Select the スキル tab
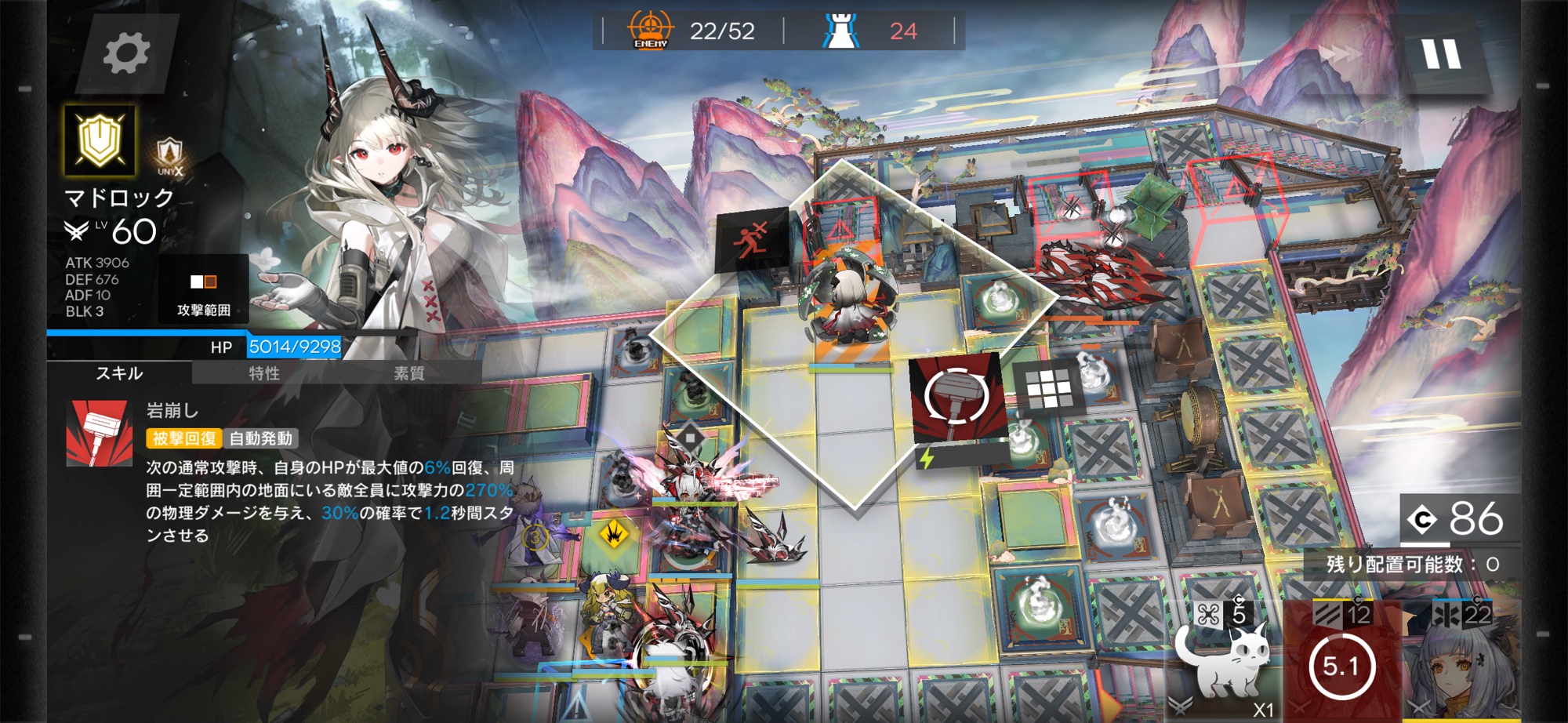Image resolution: width=1568 pixels, height=723 pixels. (x=119, y=373)
